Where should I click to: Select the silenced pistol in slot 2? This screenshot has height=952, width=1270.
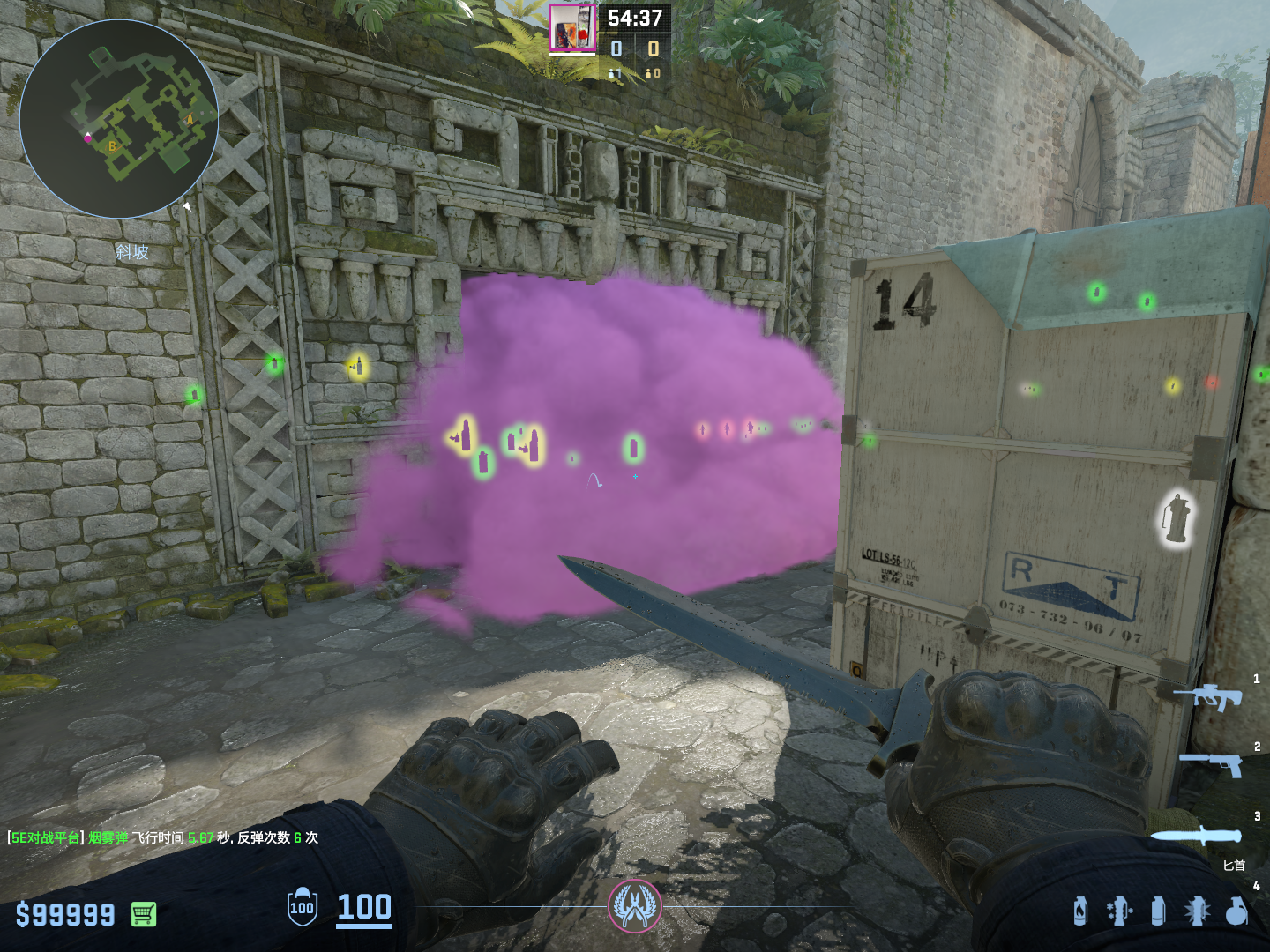click(x=1211, y=763)
